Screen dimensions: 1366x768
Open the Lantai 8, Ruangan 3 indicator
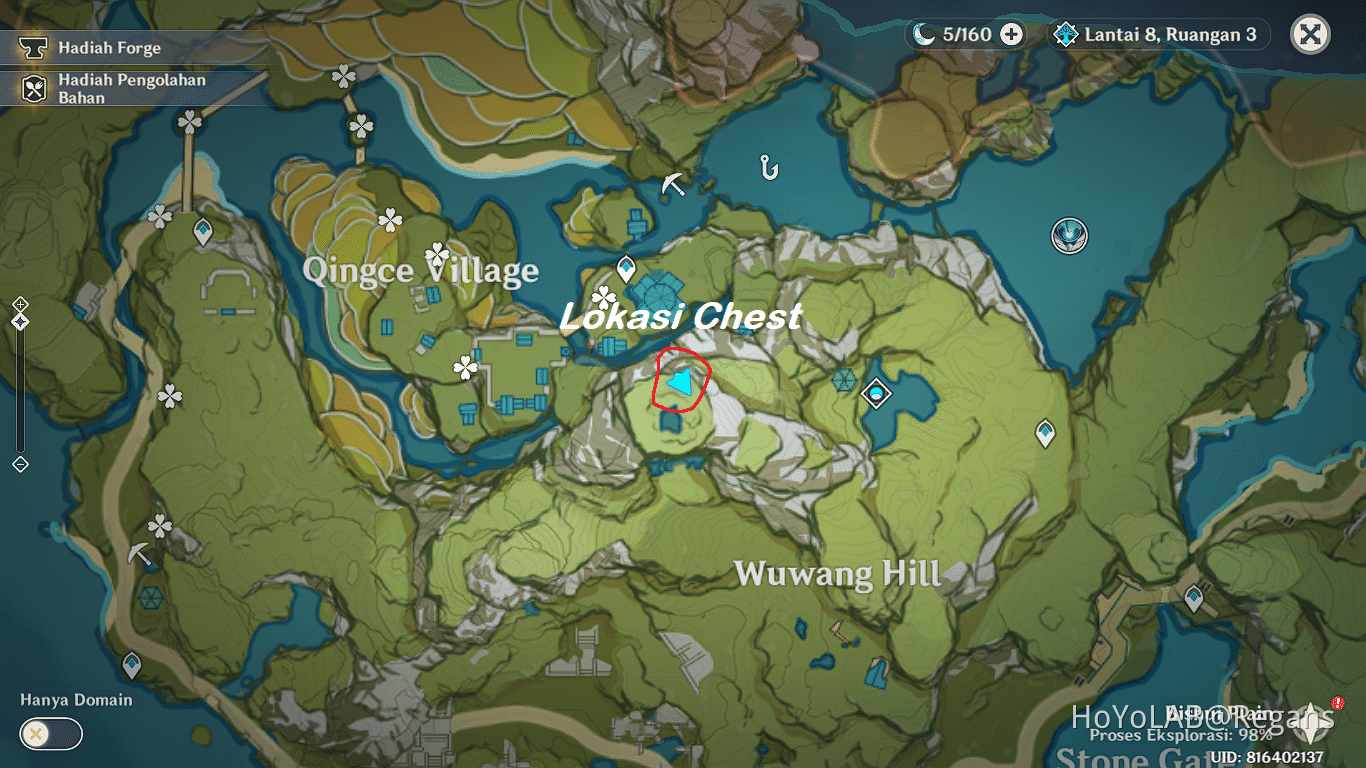click(x=1156, y=34)
